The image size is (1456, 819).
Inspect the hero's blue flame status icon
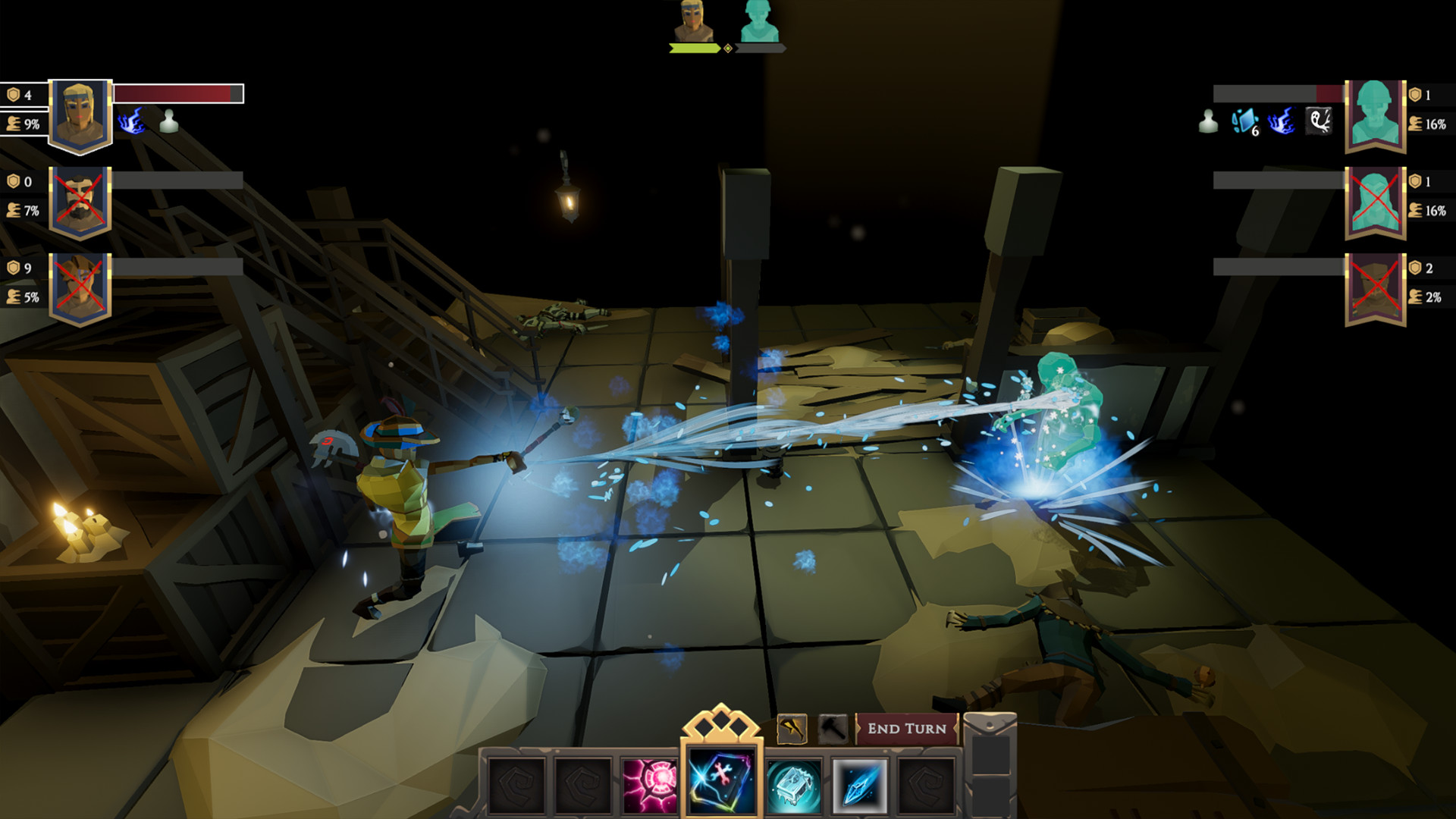(x=132, y=121)
